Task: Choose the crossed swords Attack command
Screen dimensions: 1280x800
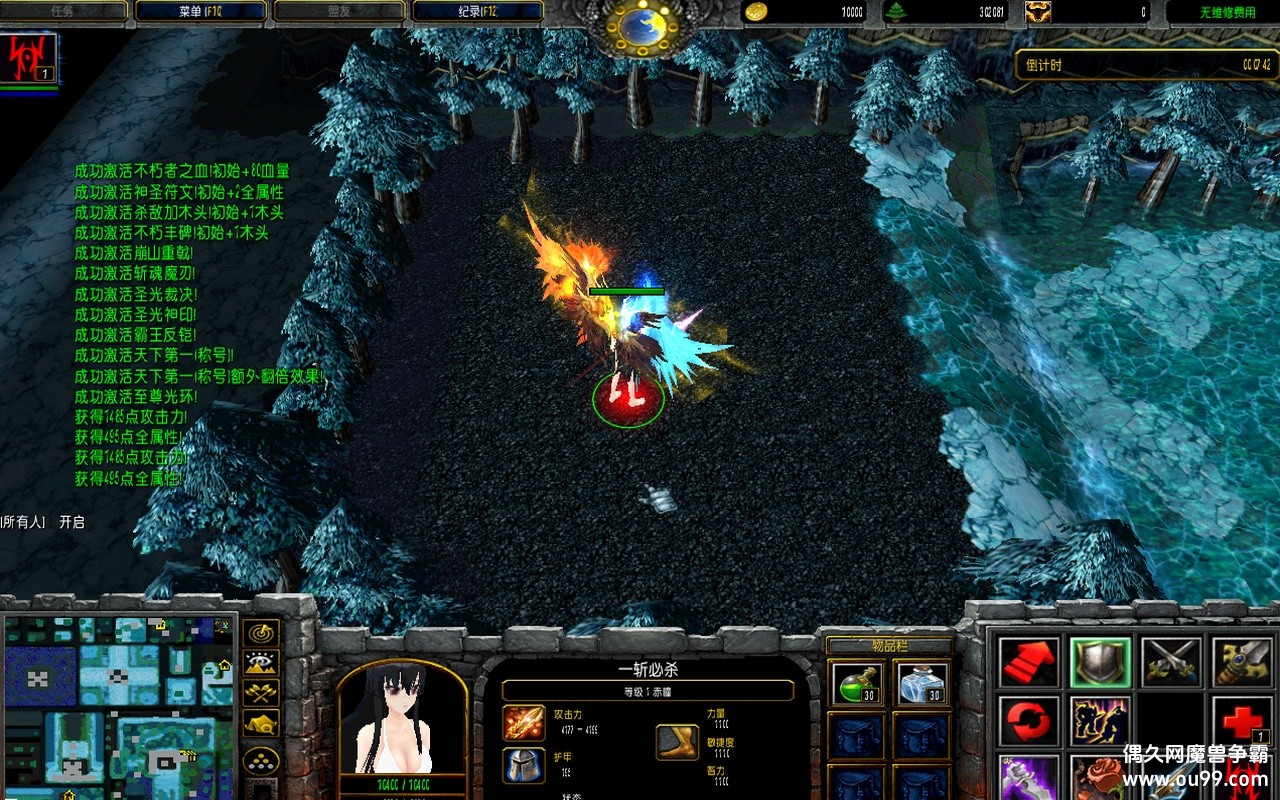Action: pyautogui.click(x=1171, y=663)
